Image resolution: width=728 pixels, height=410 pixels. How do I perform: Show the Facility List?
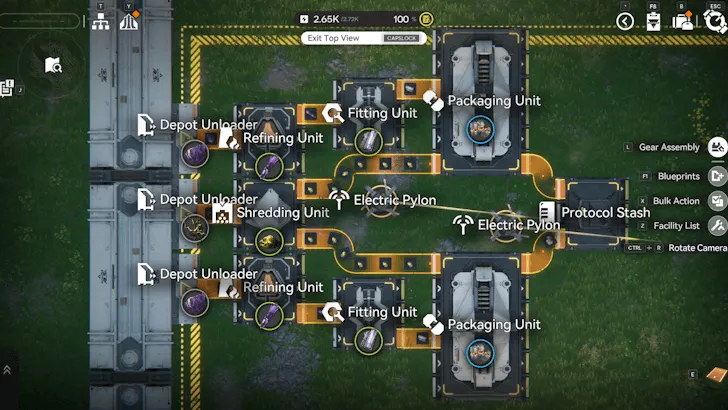[717, 226]
